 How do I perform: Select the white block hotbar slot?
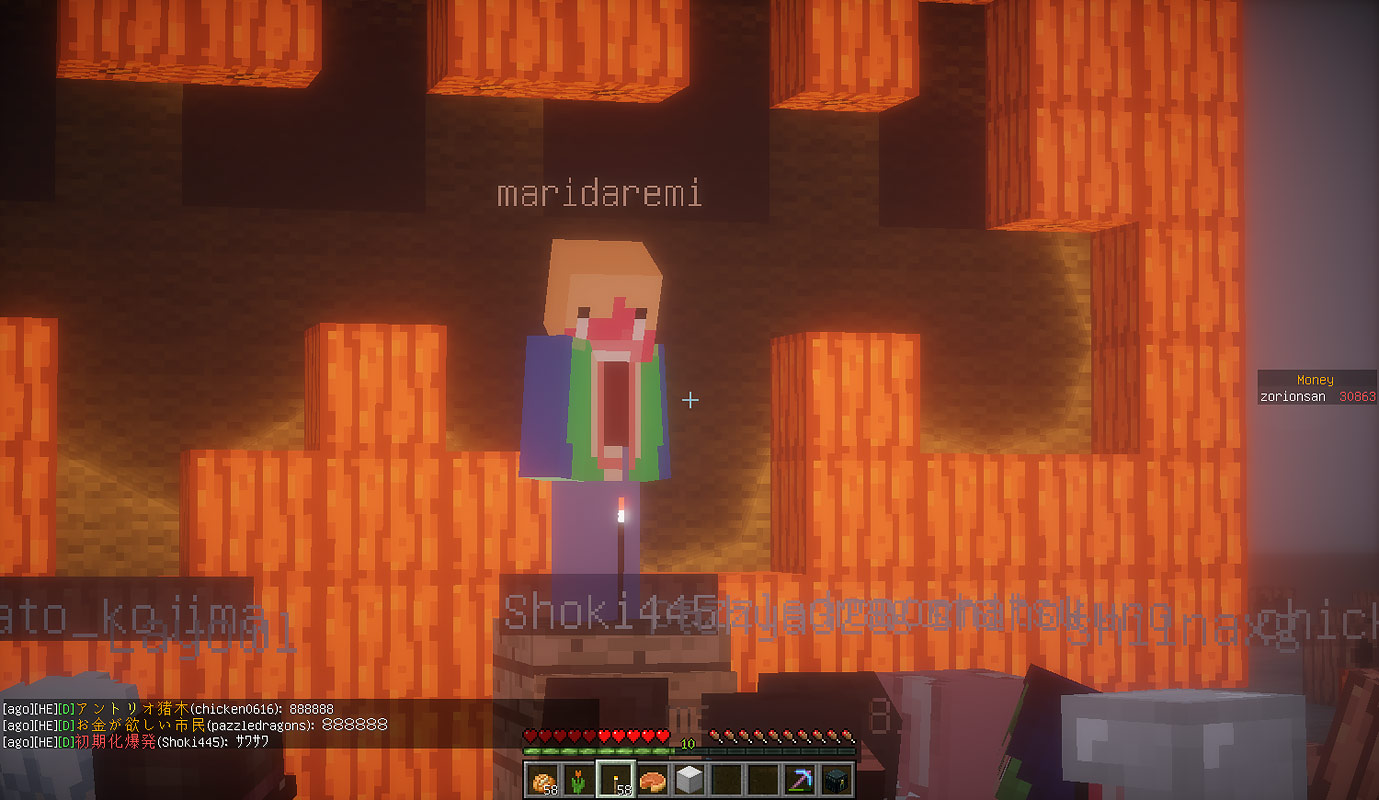[689, 779]
